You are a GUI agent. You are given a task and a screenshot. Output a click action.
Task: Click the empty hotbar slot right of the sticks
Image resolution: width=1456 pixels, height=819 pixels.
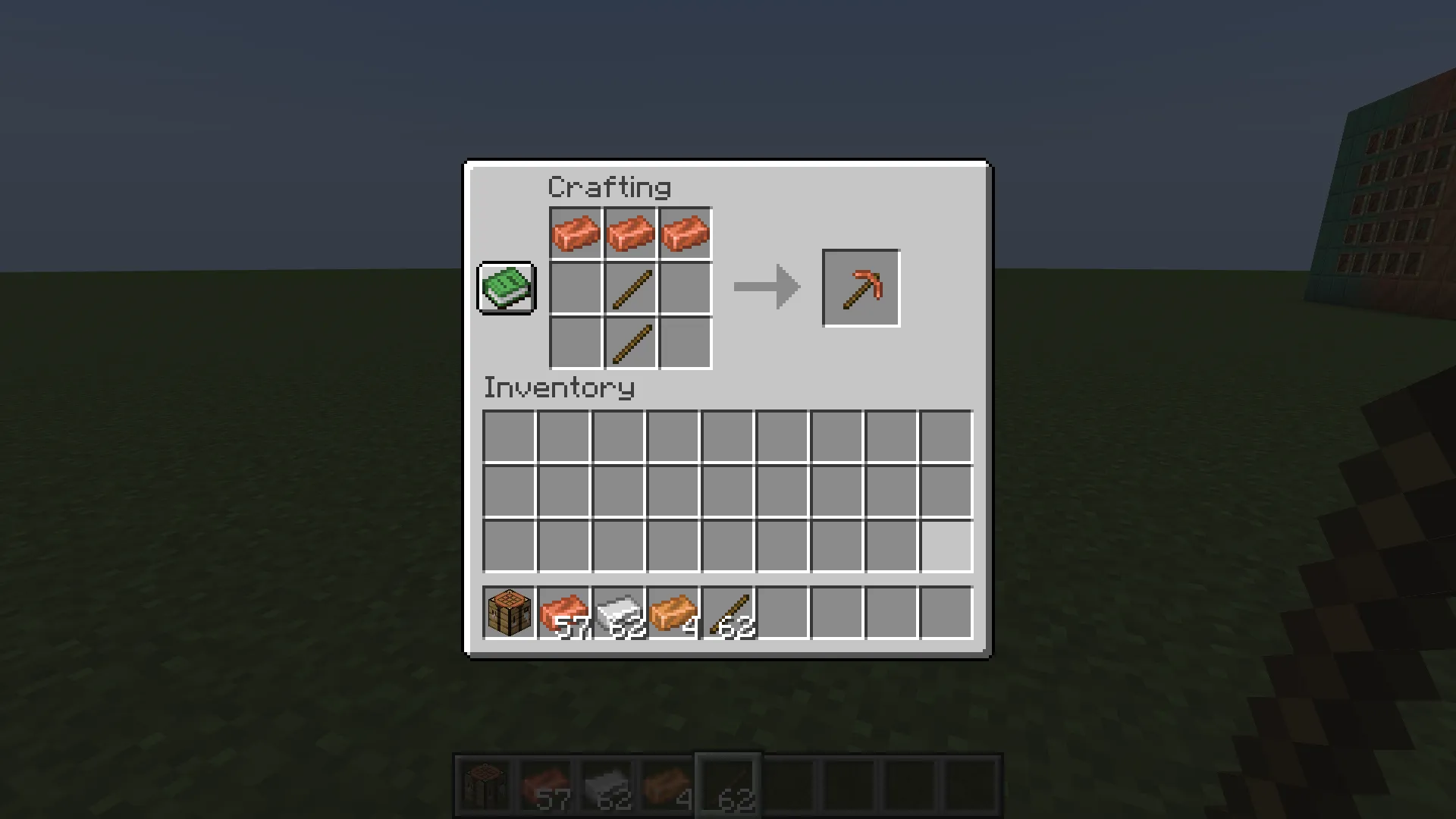click(x=780, y=613)
